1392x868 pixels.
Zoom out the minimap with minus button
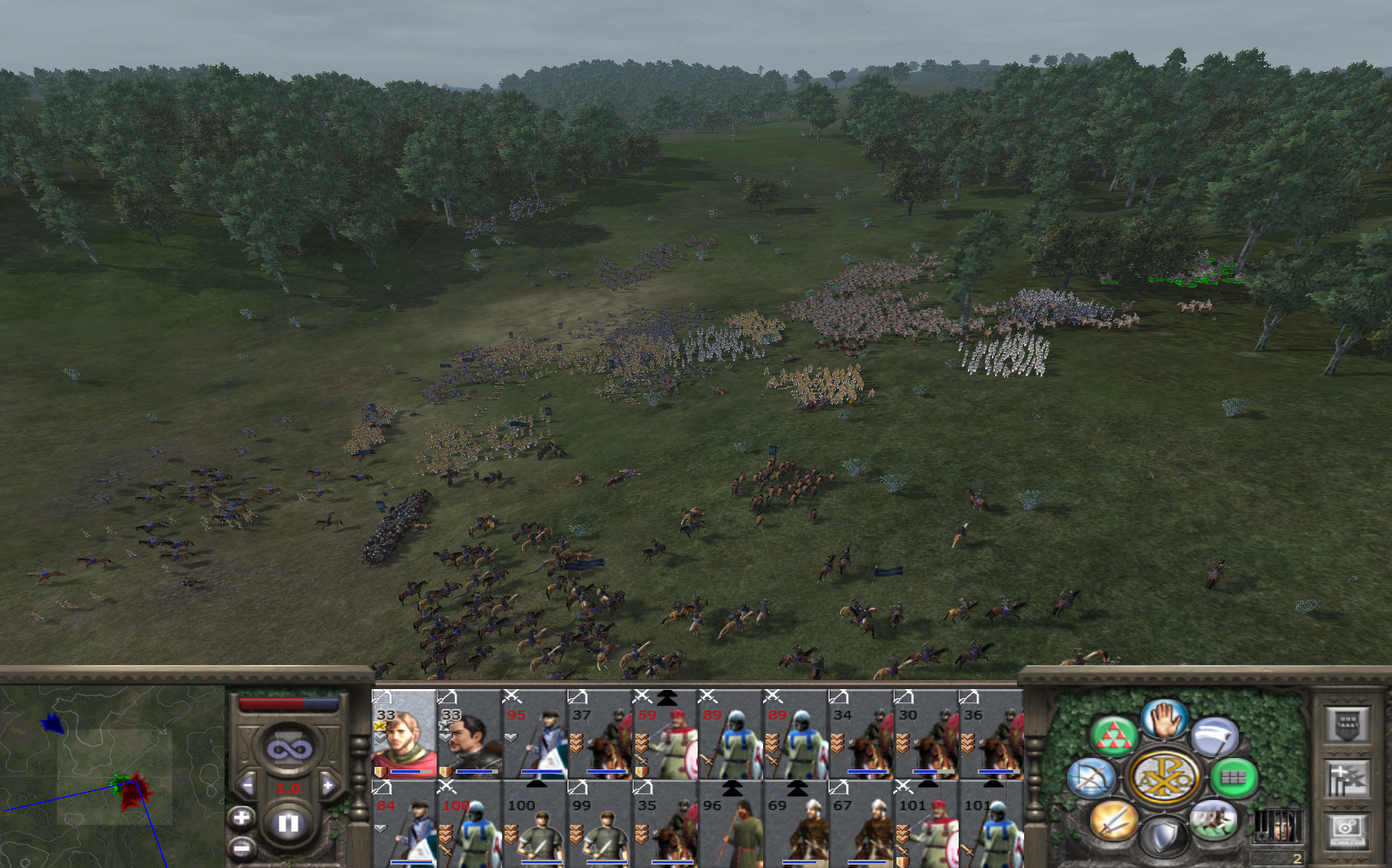[241, 848]
